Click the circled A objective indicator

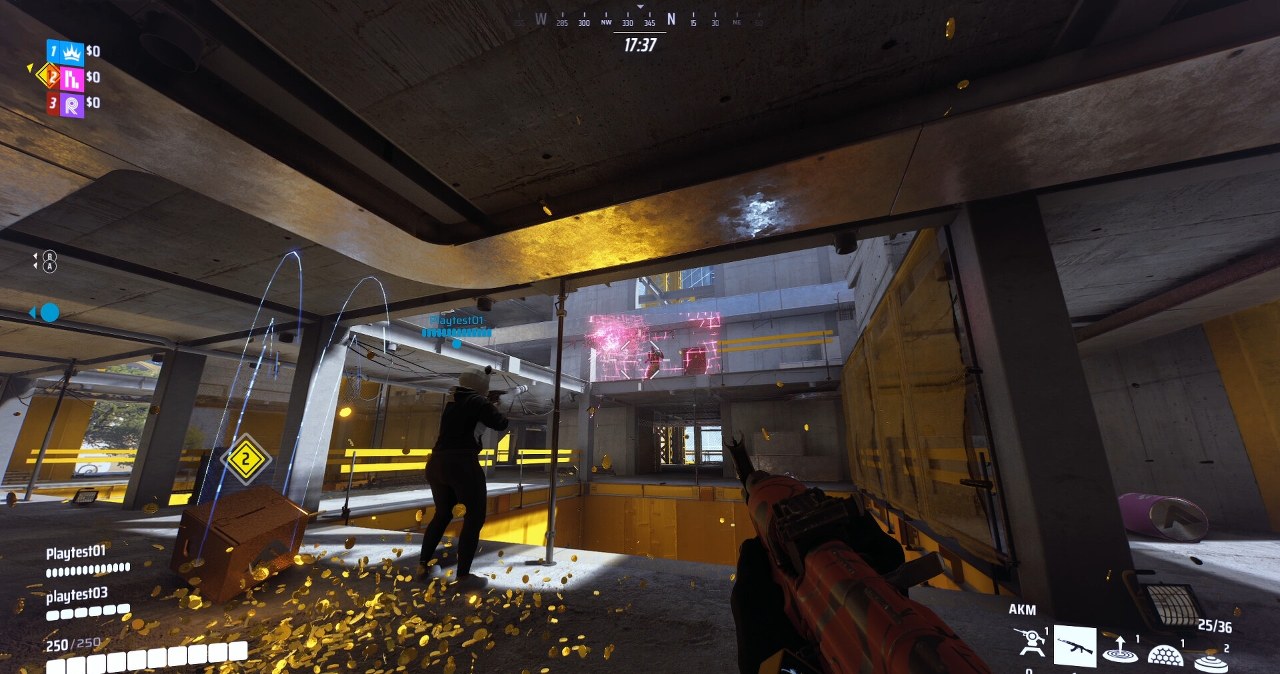[50, 267]
